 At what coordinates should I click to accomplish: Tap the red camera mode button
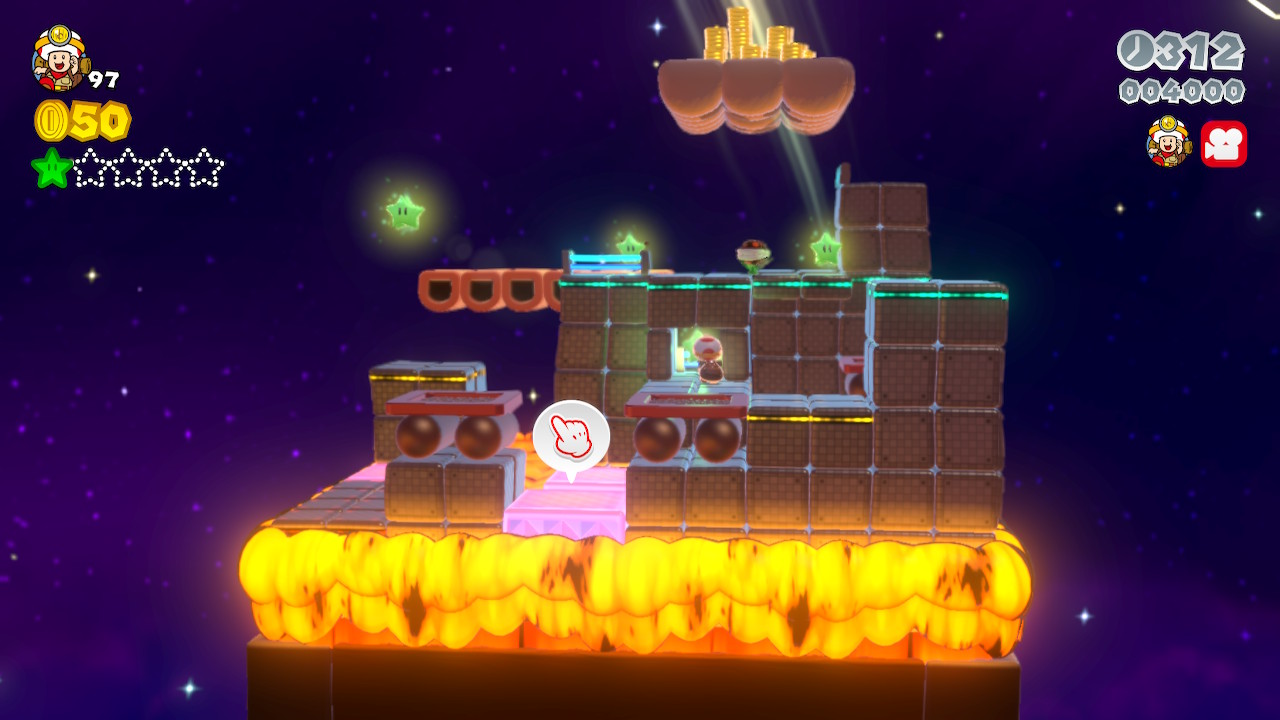(x=1223, y=144)
